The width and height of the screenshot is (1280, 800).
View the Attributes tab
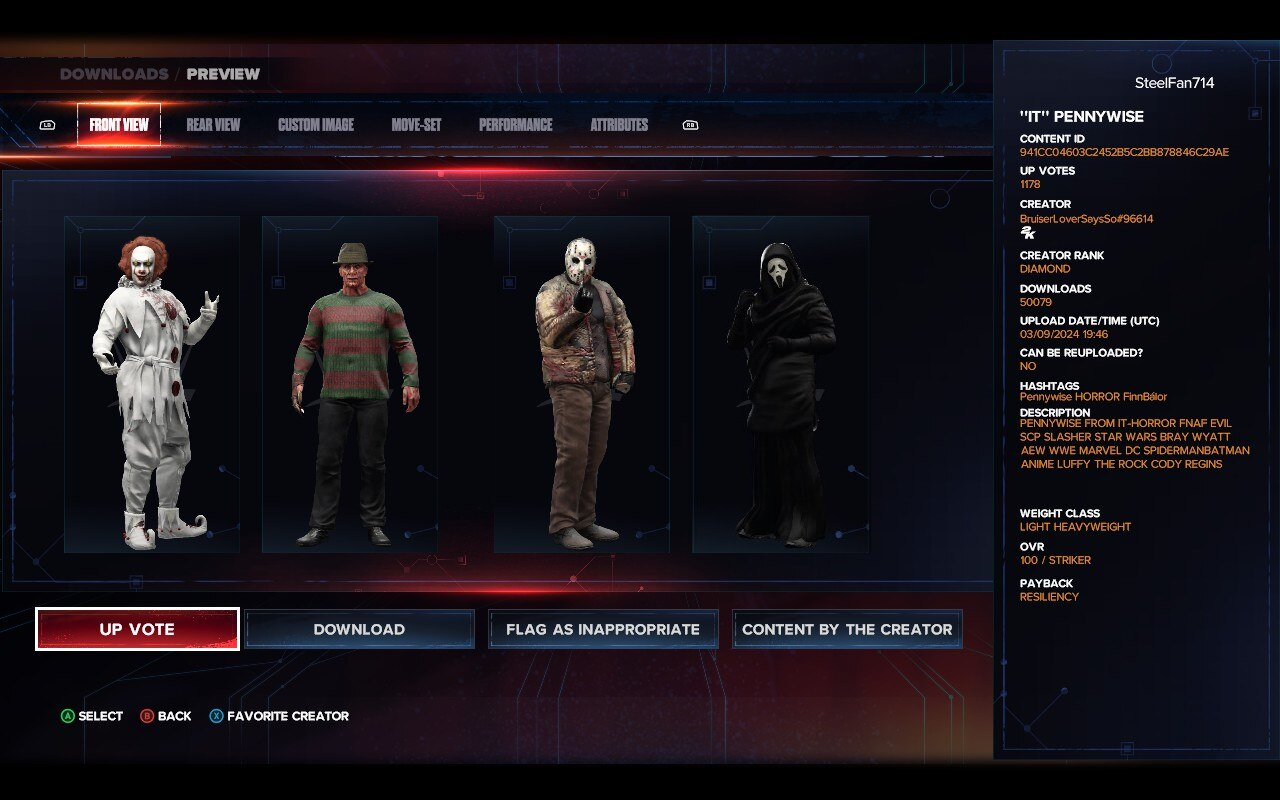619,125
